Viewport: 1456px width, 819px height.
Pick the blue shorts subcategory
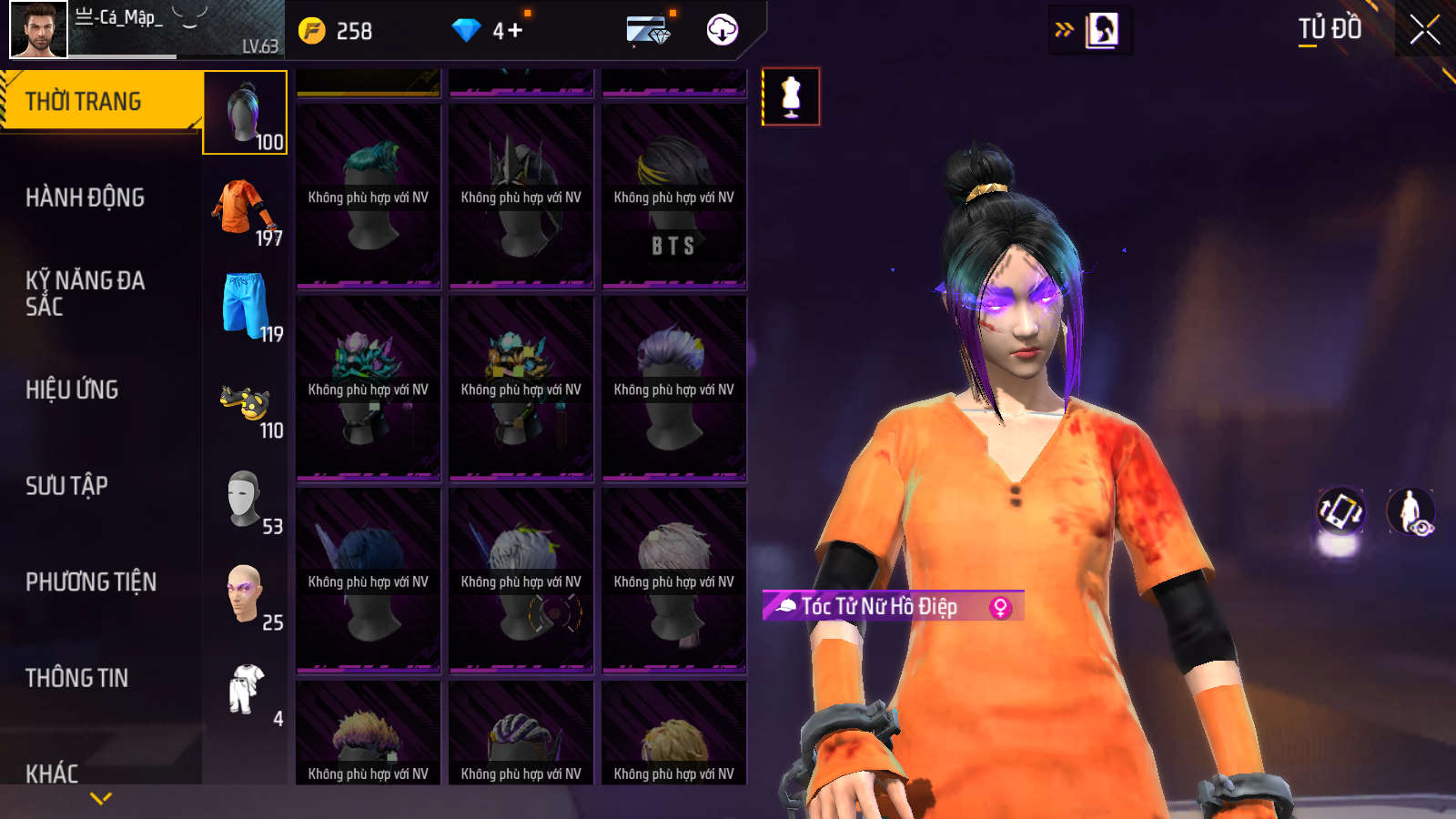245,306
